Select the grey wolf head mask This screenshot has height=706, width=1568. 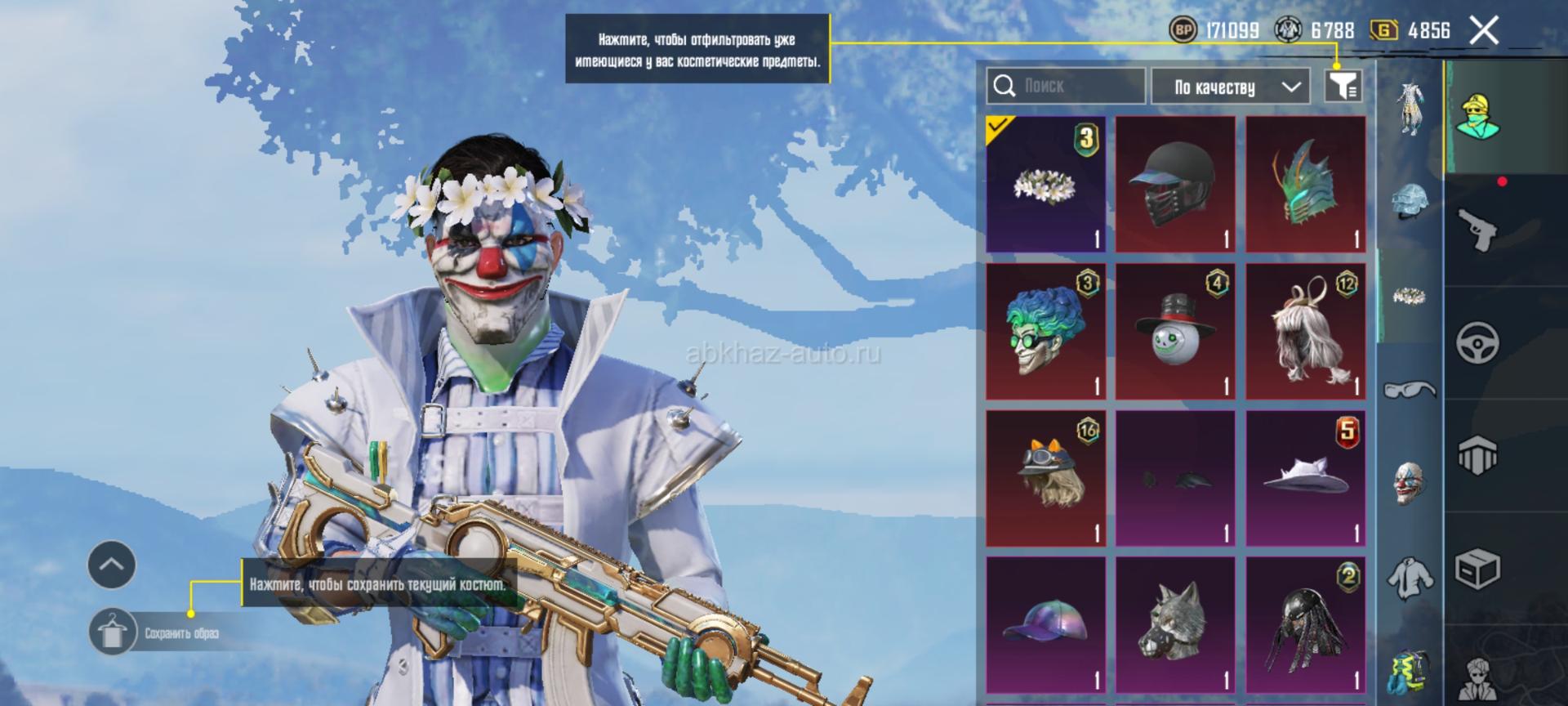[x=1175, y=625]
